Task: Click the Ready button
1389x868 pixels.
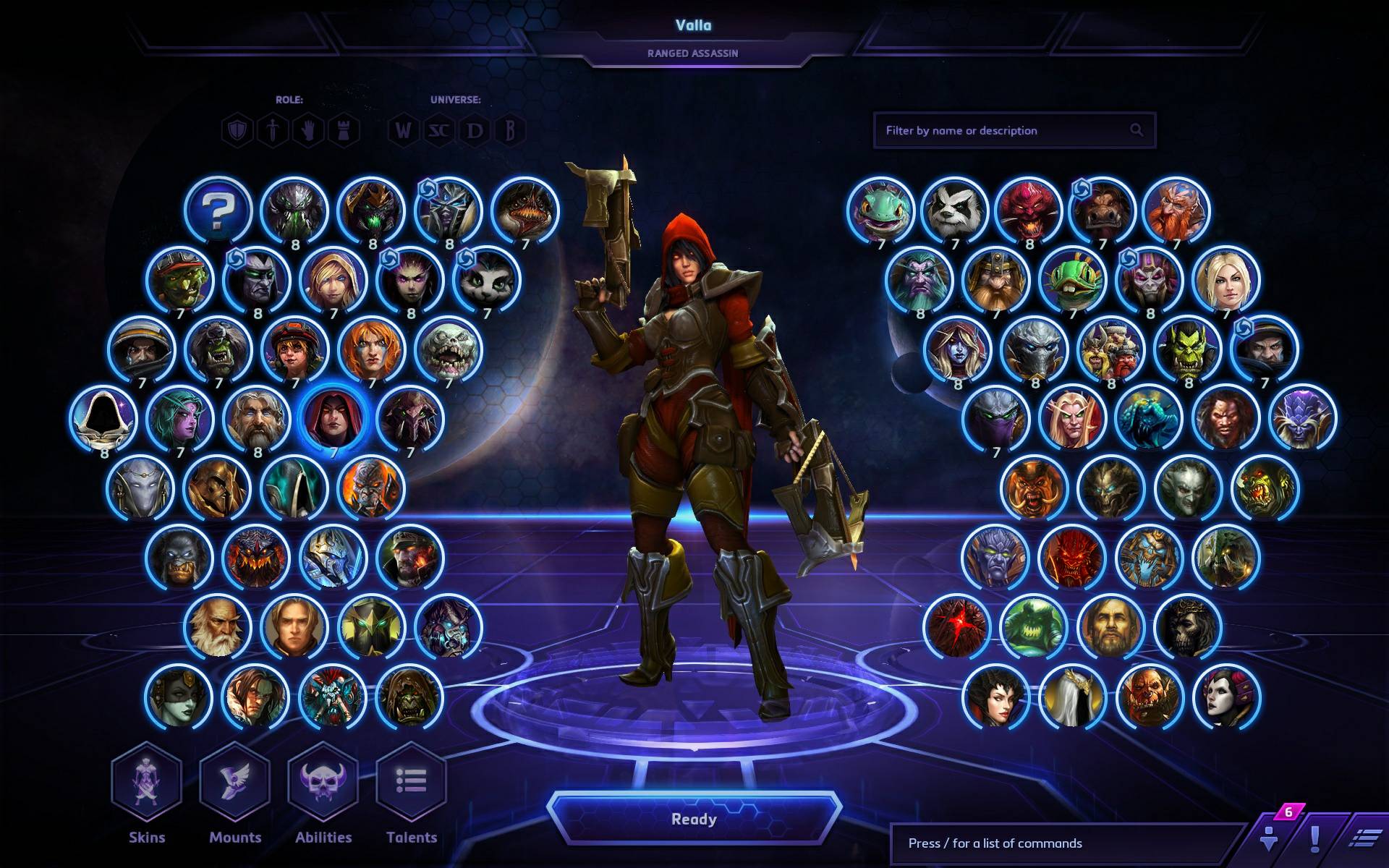Action: click(694, 819)
